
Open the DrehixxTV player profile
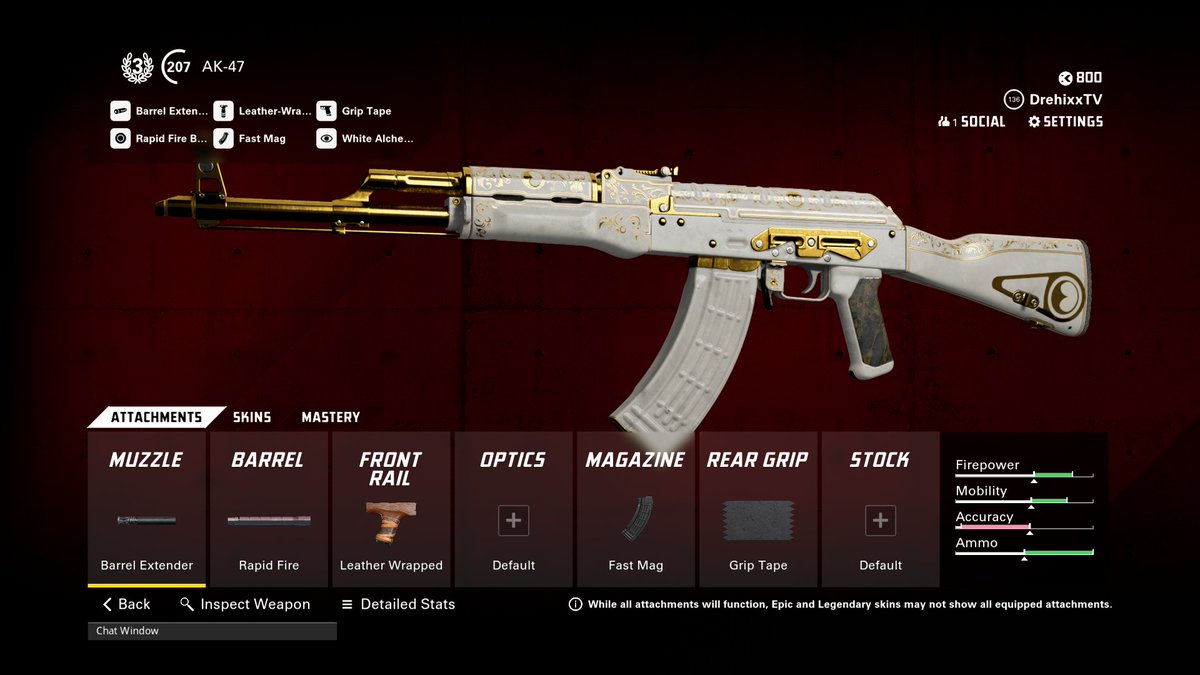[1064, 100]
